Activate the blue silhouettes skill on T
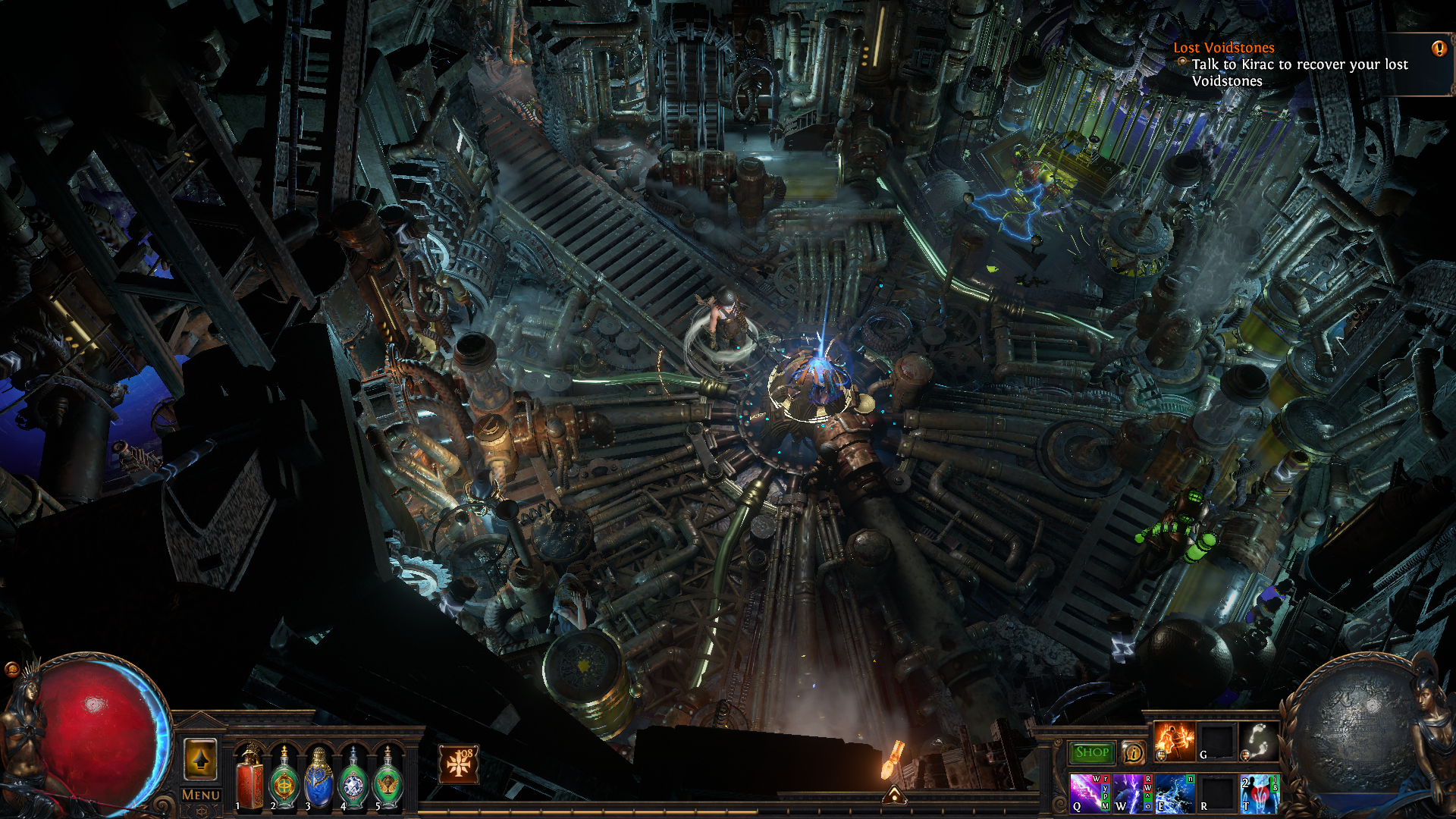The height and width of the screenshot is (819, 1456). [x=1259, y=793]
